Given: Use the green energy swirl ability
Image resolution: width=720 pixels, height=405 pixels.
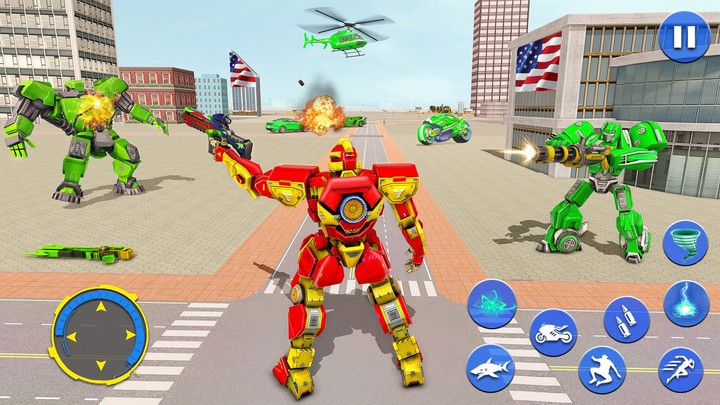Looking at the screenshot, I should [492, 303].
